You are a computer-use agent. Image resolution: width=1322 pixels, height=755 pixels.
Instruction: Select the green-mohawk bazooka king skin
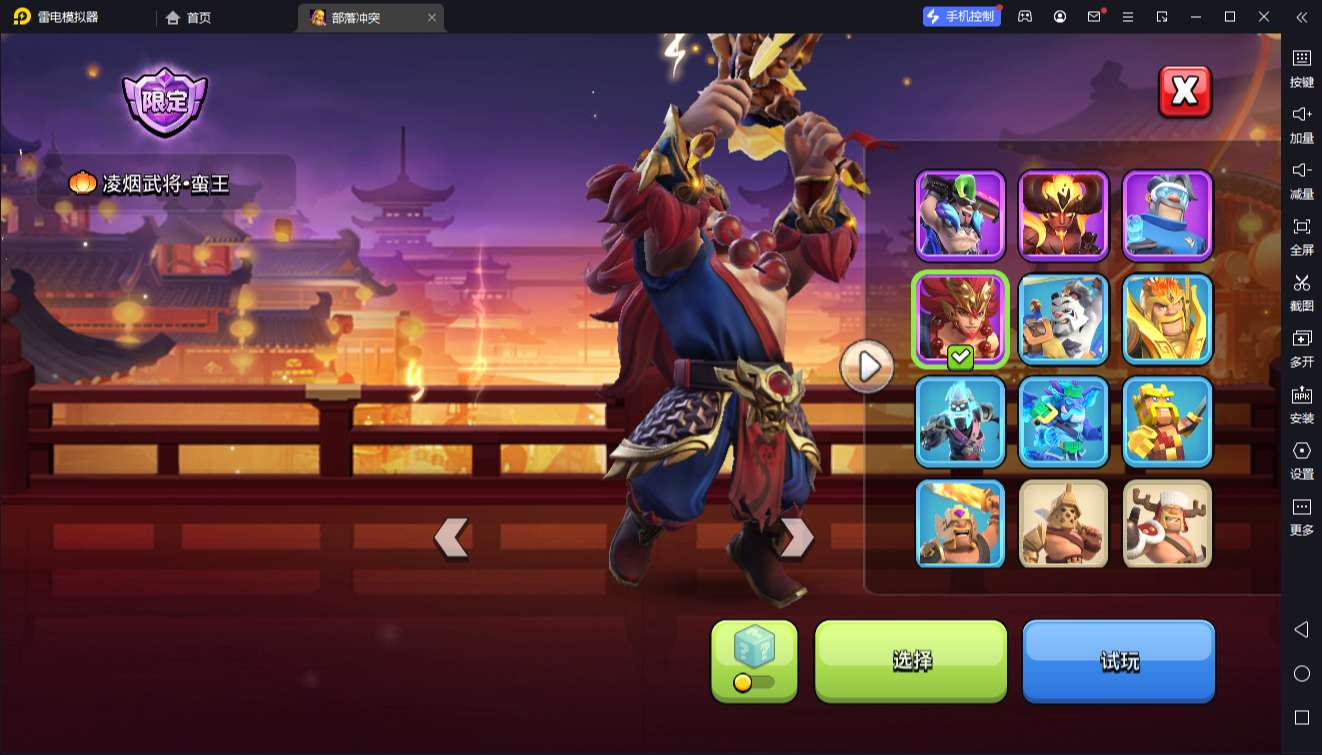960,215
